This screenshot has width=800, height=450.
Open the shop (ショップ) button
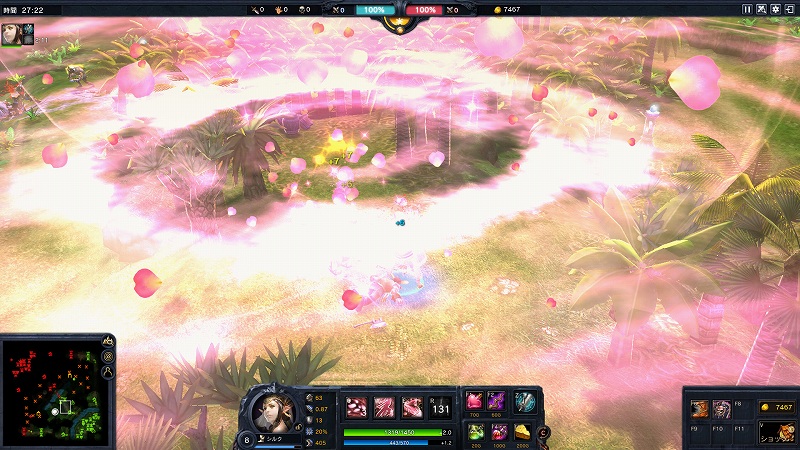tap(777, 429)
